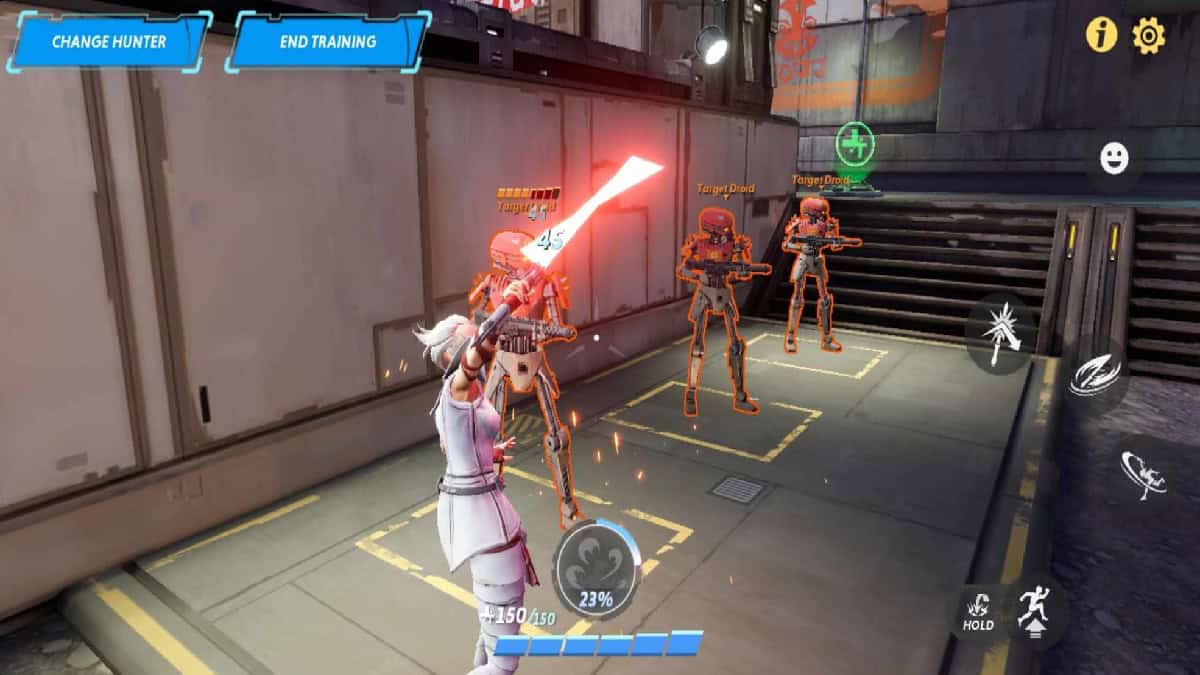
Task: Click the End Training button
Action: point(328,42)
